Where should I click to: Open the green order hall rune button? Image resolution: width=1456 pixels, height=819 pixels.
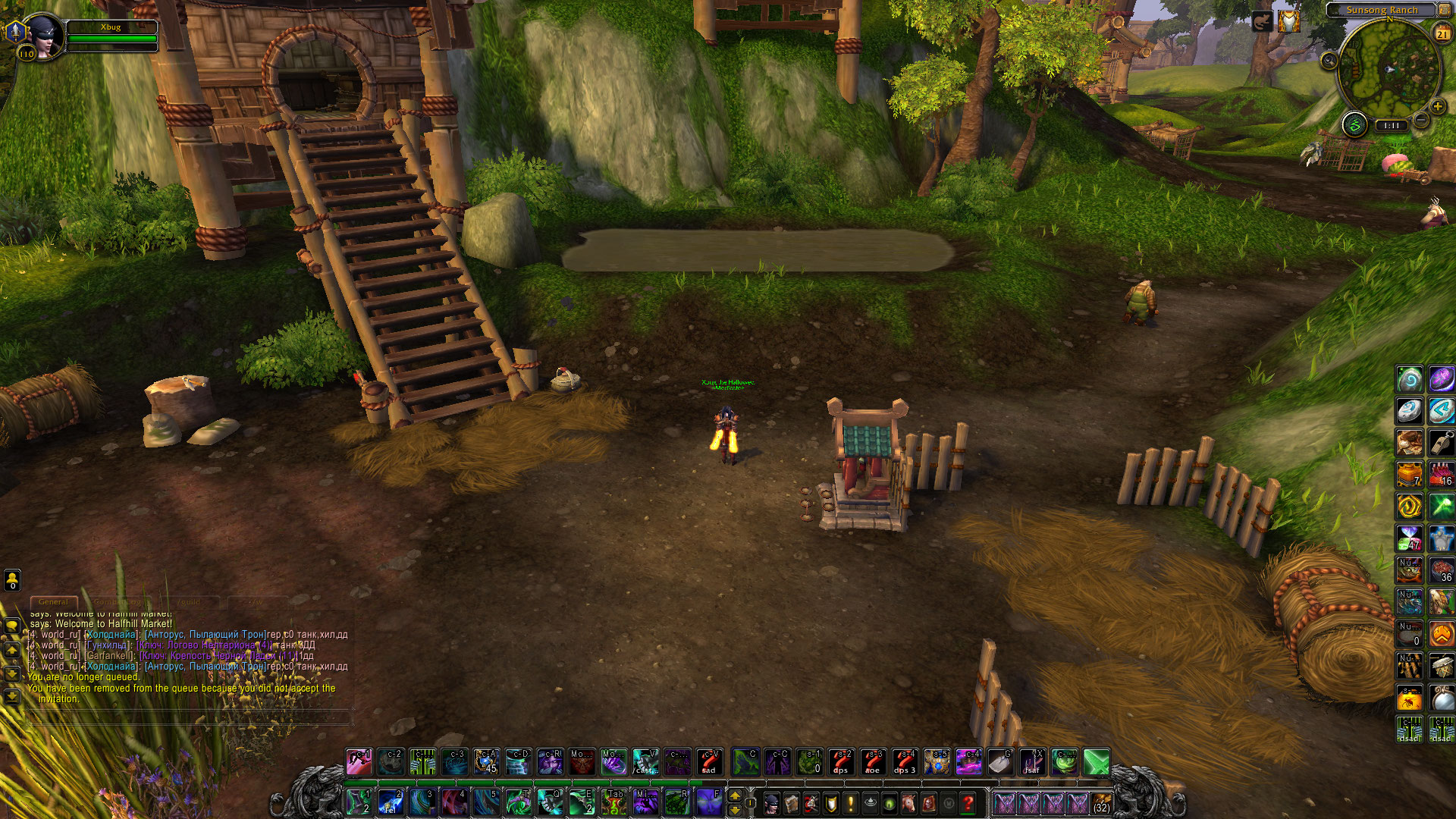(x=1354, y=124)
